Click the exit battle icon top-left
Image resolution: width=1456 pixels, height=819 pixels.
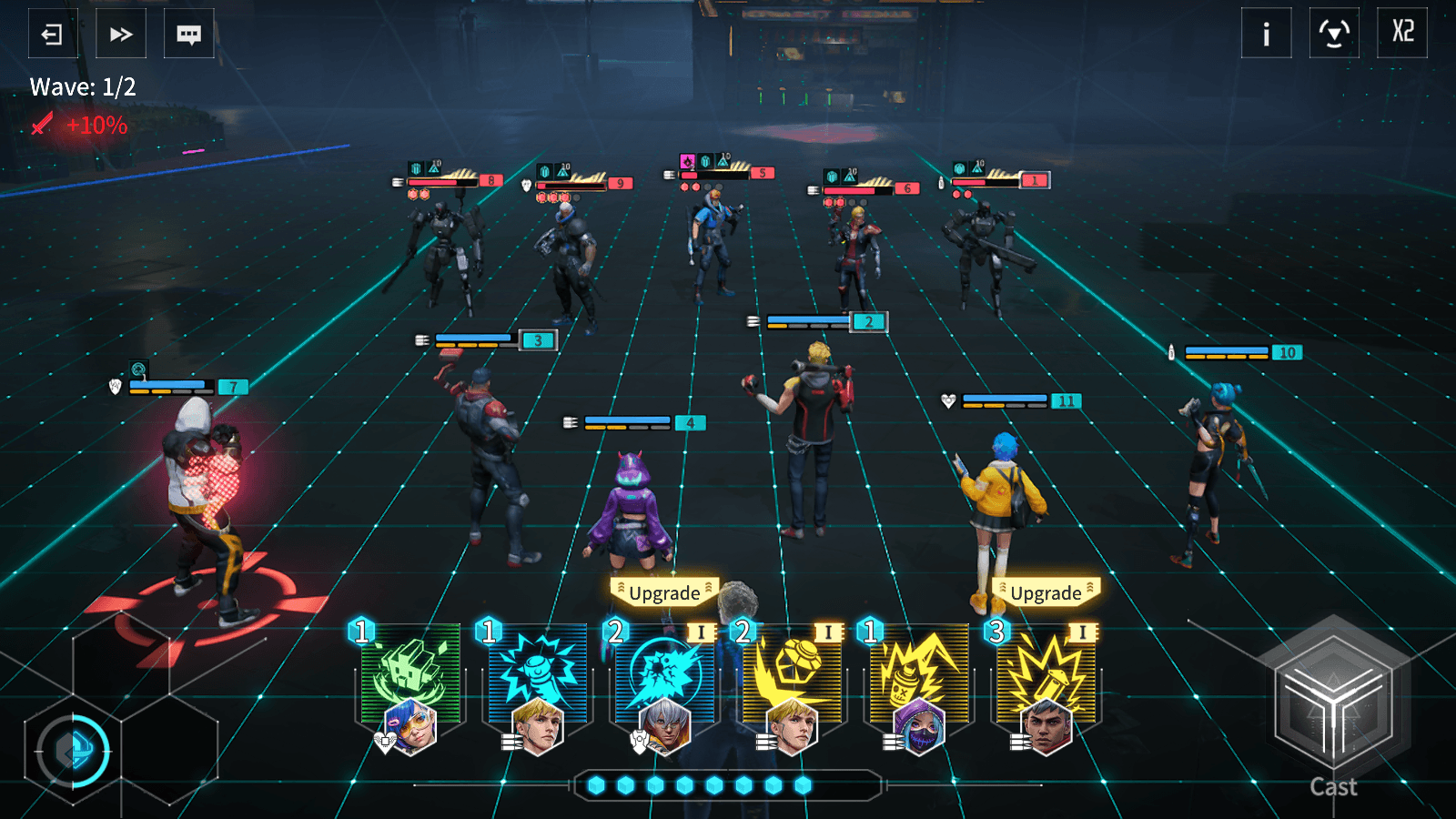52,34
